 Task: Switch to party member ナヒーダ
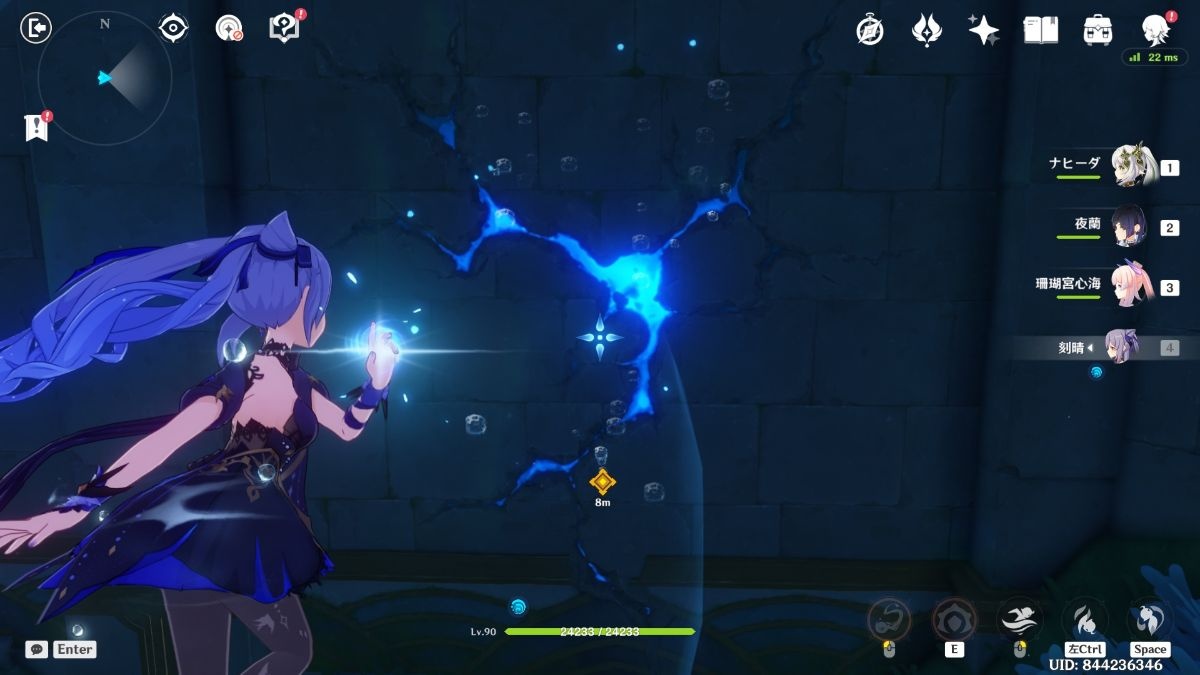pos(1132,166)
